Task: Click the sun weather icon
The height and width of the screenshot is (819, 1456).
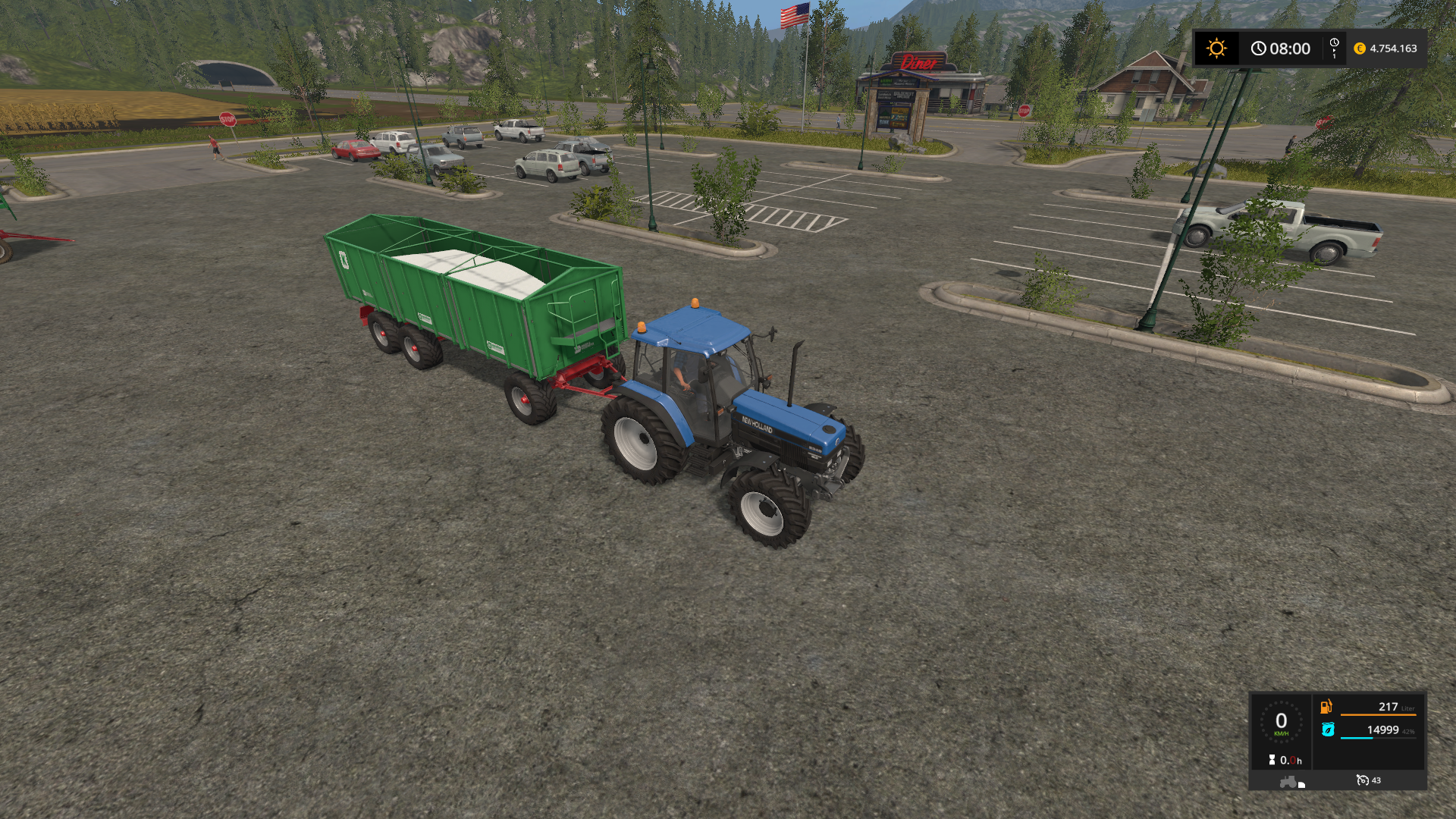Action: (x=1216, y=49)
